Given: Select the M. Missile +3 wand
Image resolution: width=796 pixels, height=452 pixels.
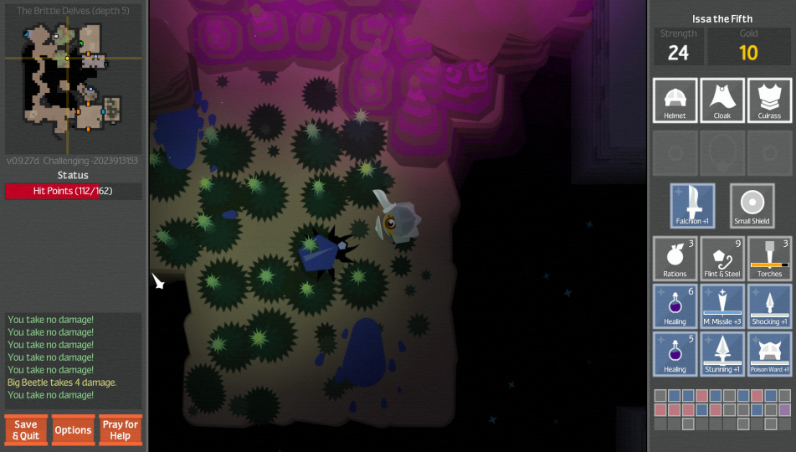Looking at the screenshot, I should [x=722, y=306].
